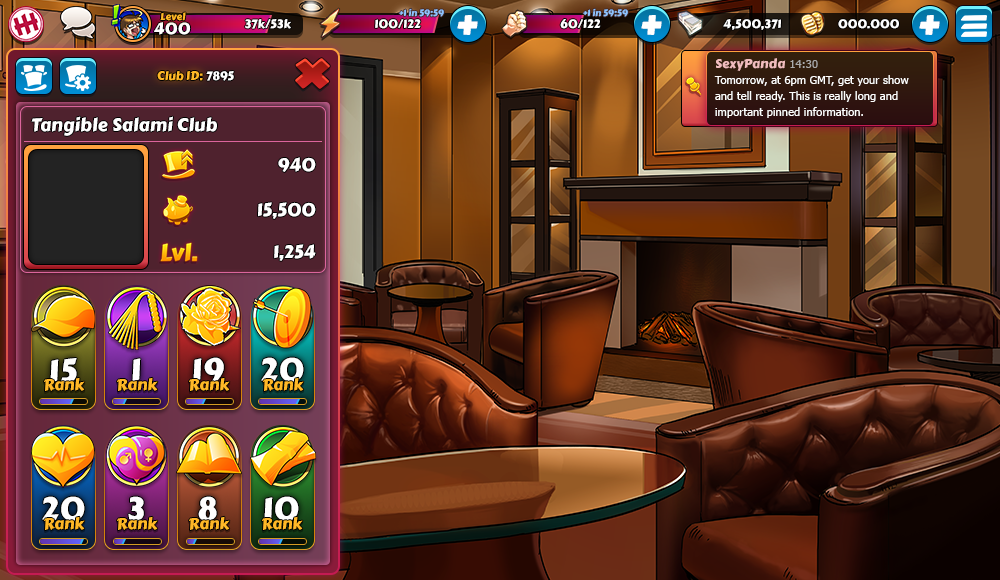Choose the arrow target rank 20 upgrade
Viewport: 1000px width, 580px height.
point(282,349)
